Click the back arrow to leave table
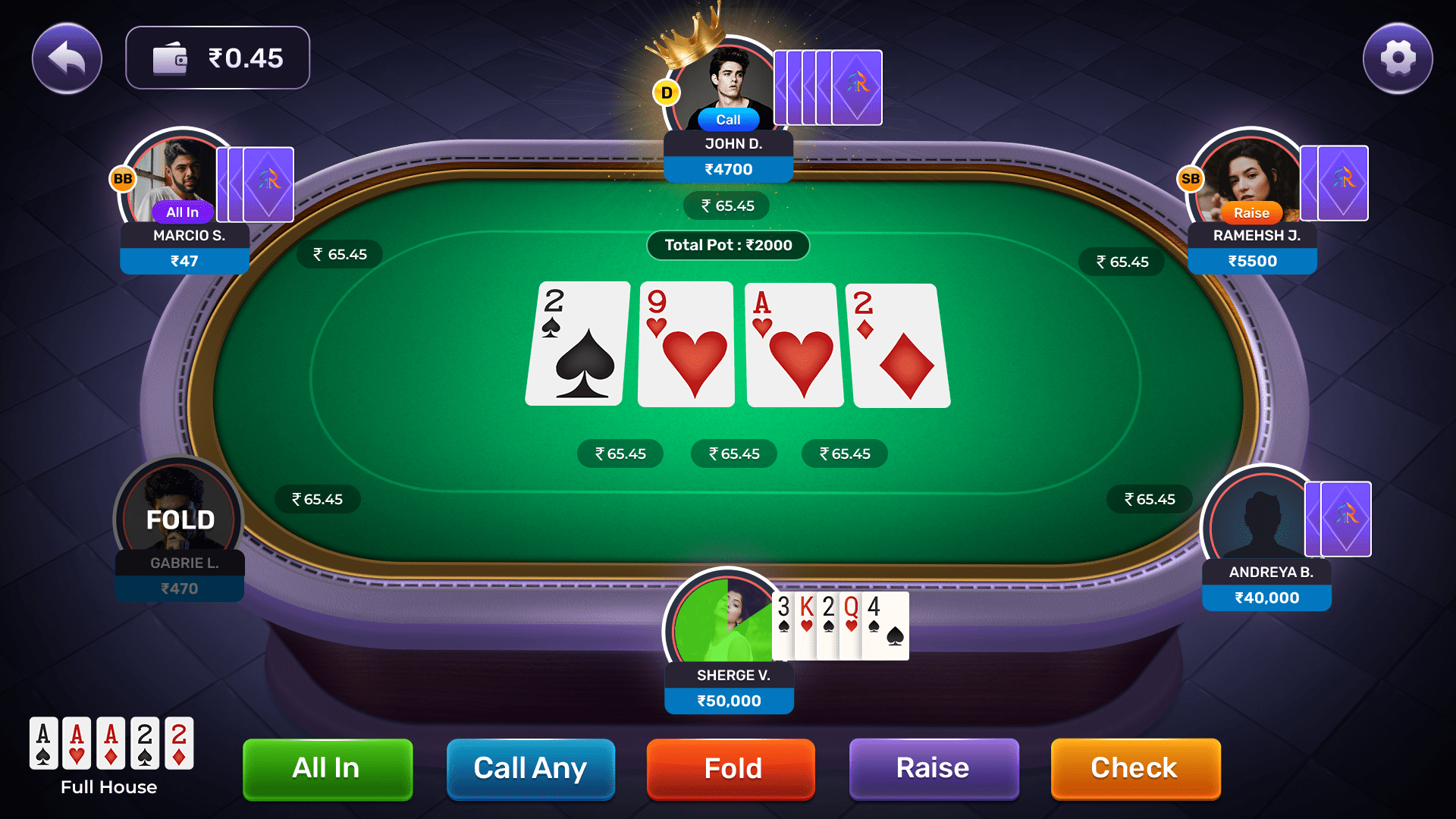The height and width of the screenshot is (819, 1456). pyautogui.click(x=67, y=58)
